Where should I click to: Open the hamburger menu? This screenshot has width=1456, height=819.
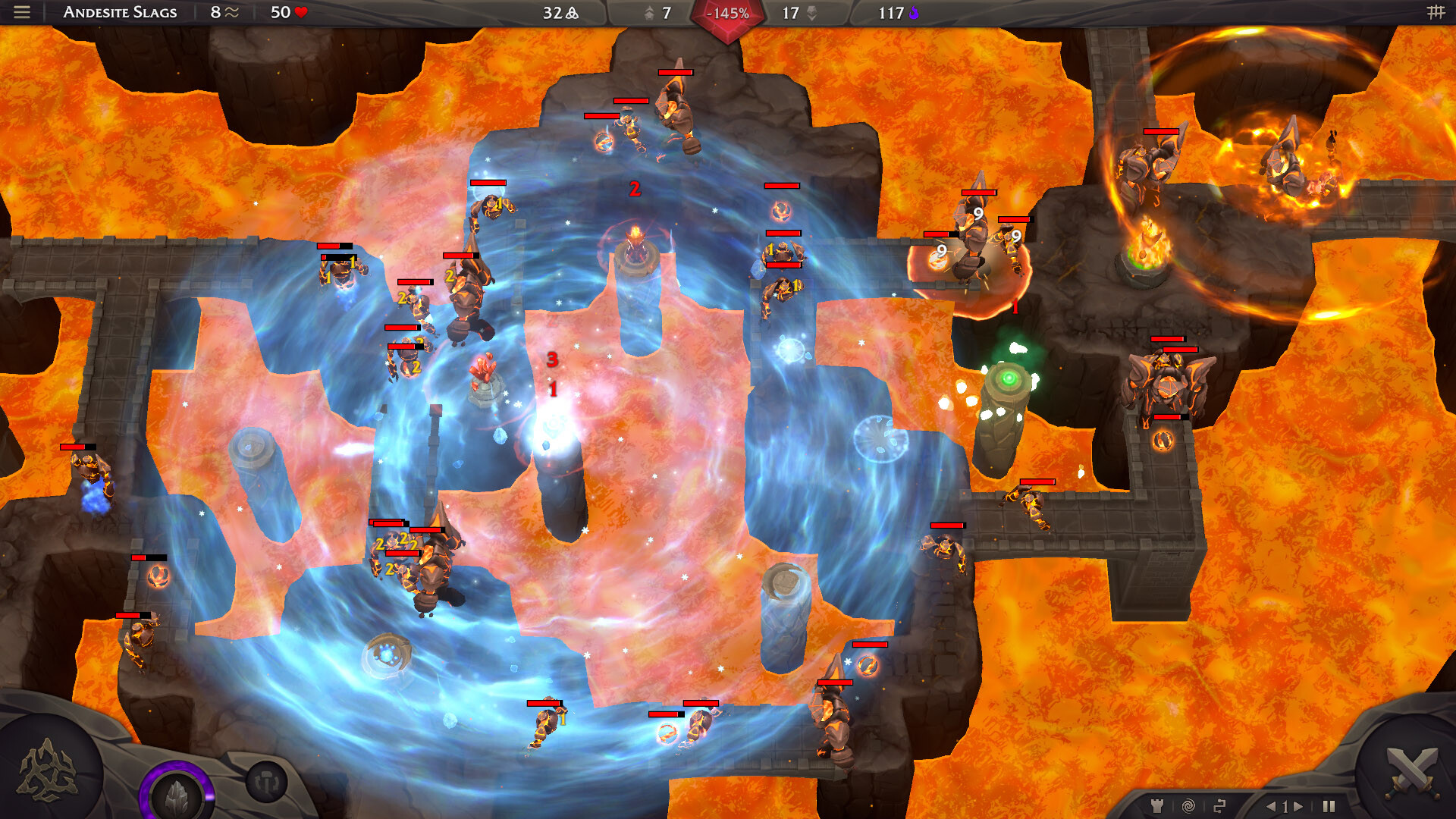(x=20, y=12)
